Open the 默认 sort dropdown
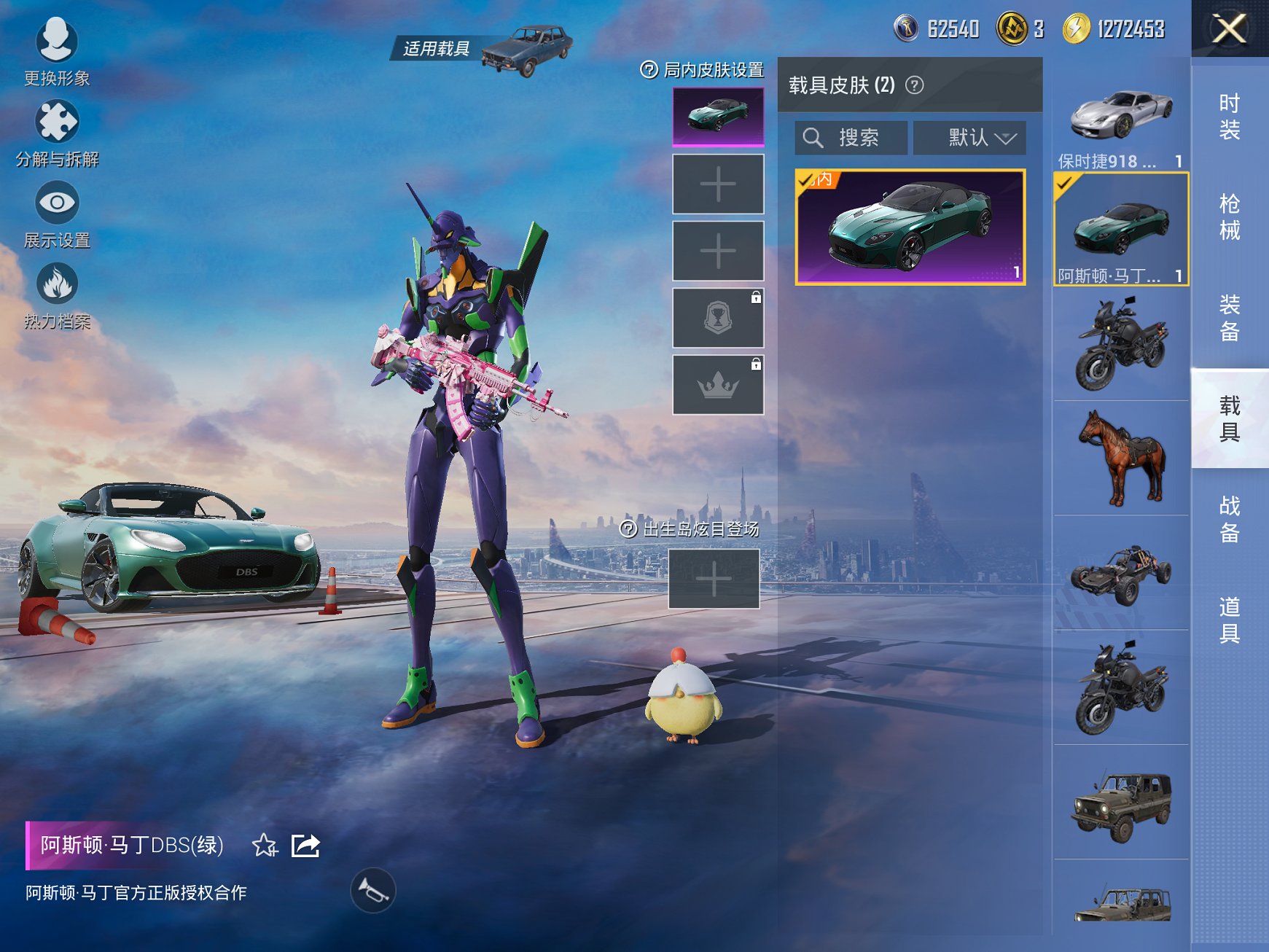Viewport: 1269px width, 952px height. [969, 138]
